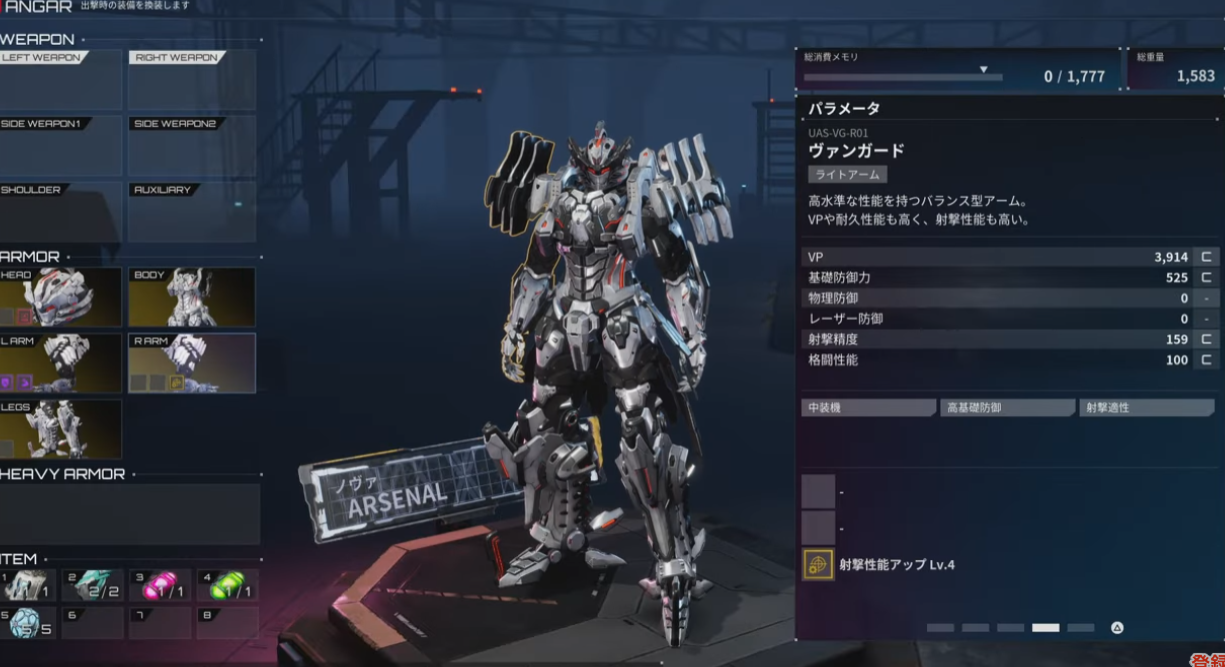Choose the teal item in slot 2

click(93, 585)
